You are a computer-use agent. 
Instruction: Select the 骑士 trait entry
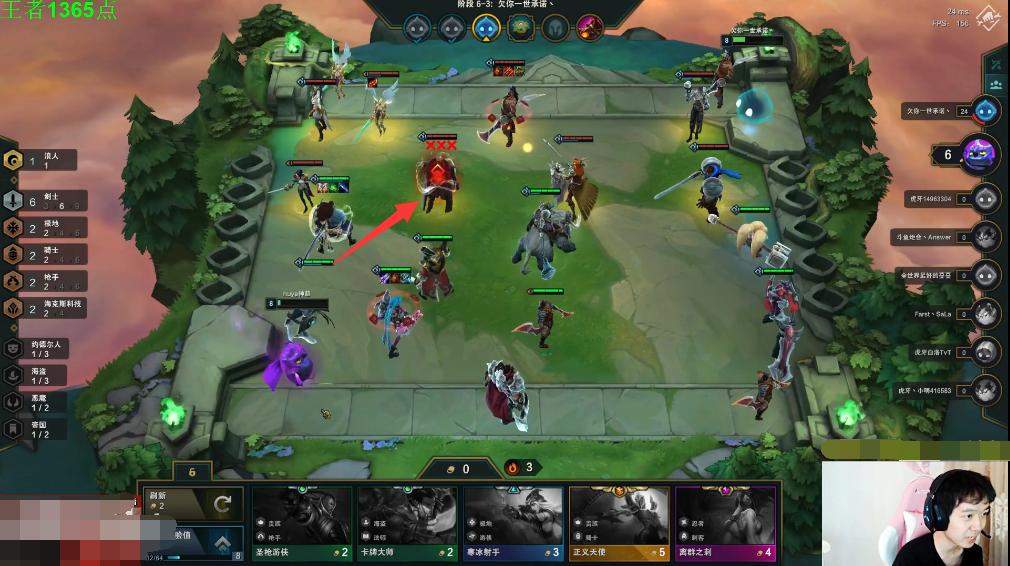pos(40,254)
